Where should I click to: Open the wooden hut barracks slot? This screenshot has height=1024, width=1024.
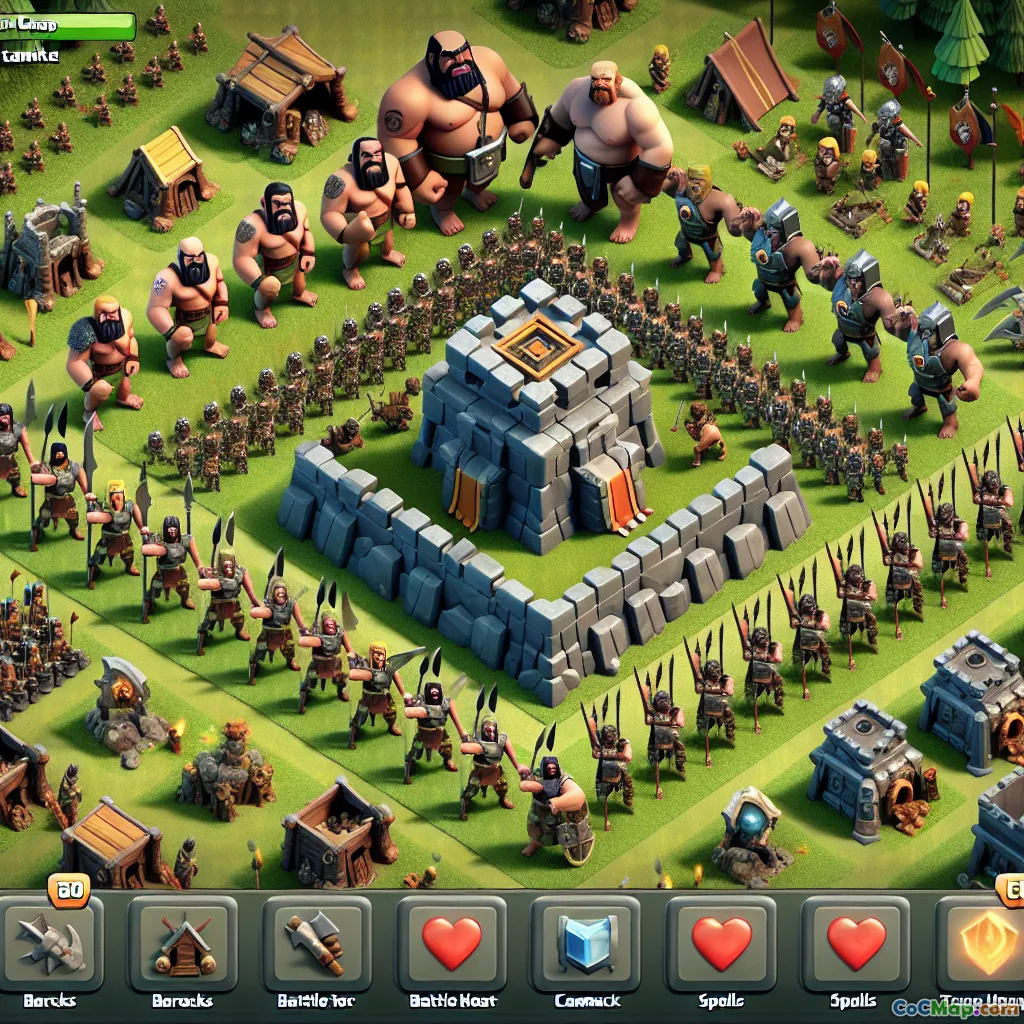click(183, 944)
